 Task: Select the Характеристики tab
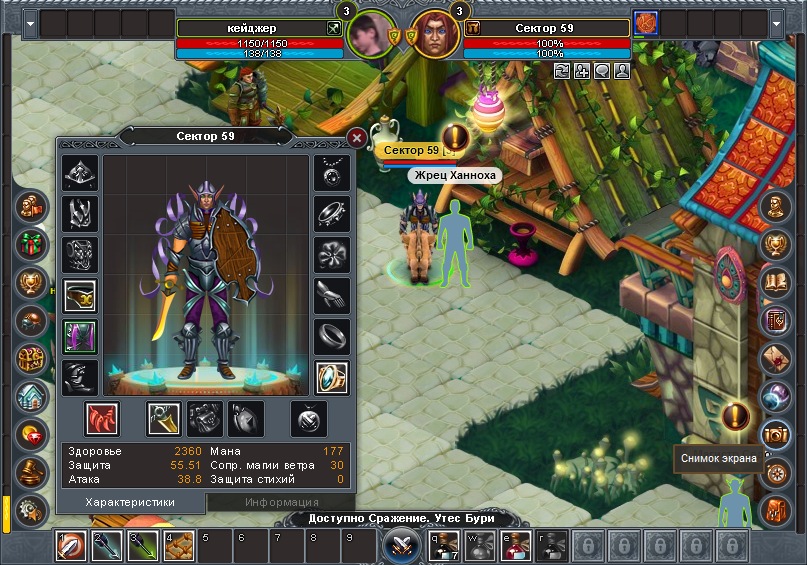click(130, 502)
